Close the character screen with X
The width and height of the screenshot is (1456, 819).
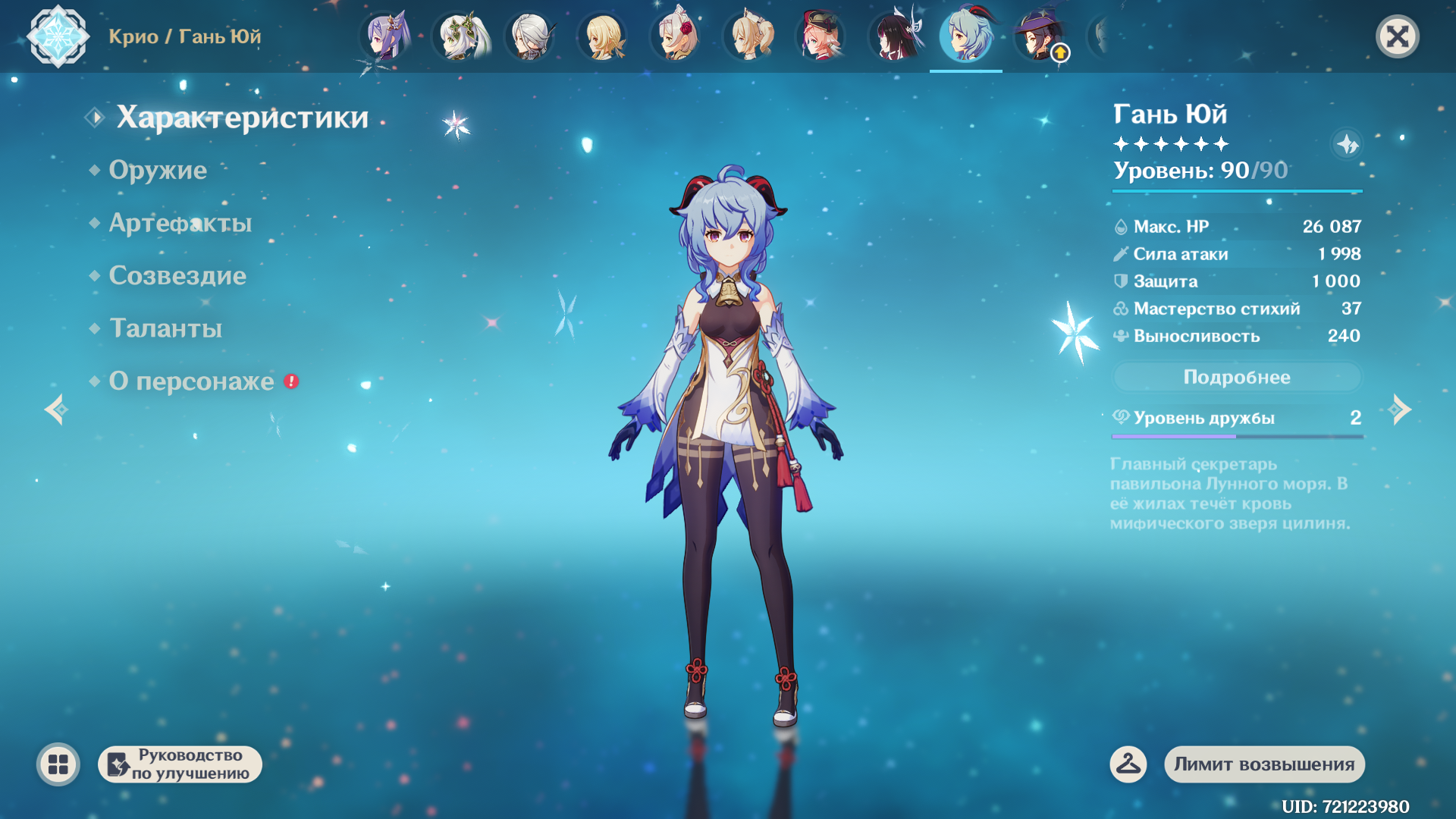1397,36
